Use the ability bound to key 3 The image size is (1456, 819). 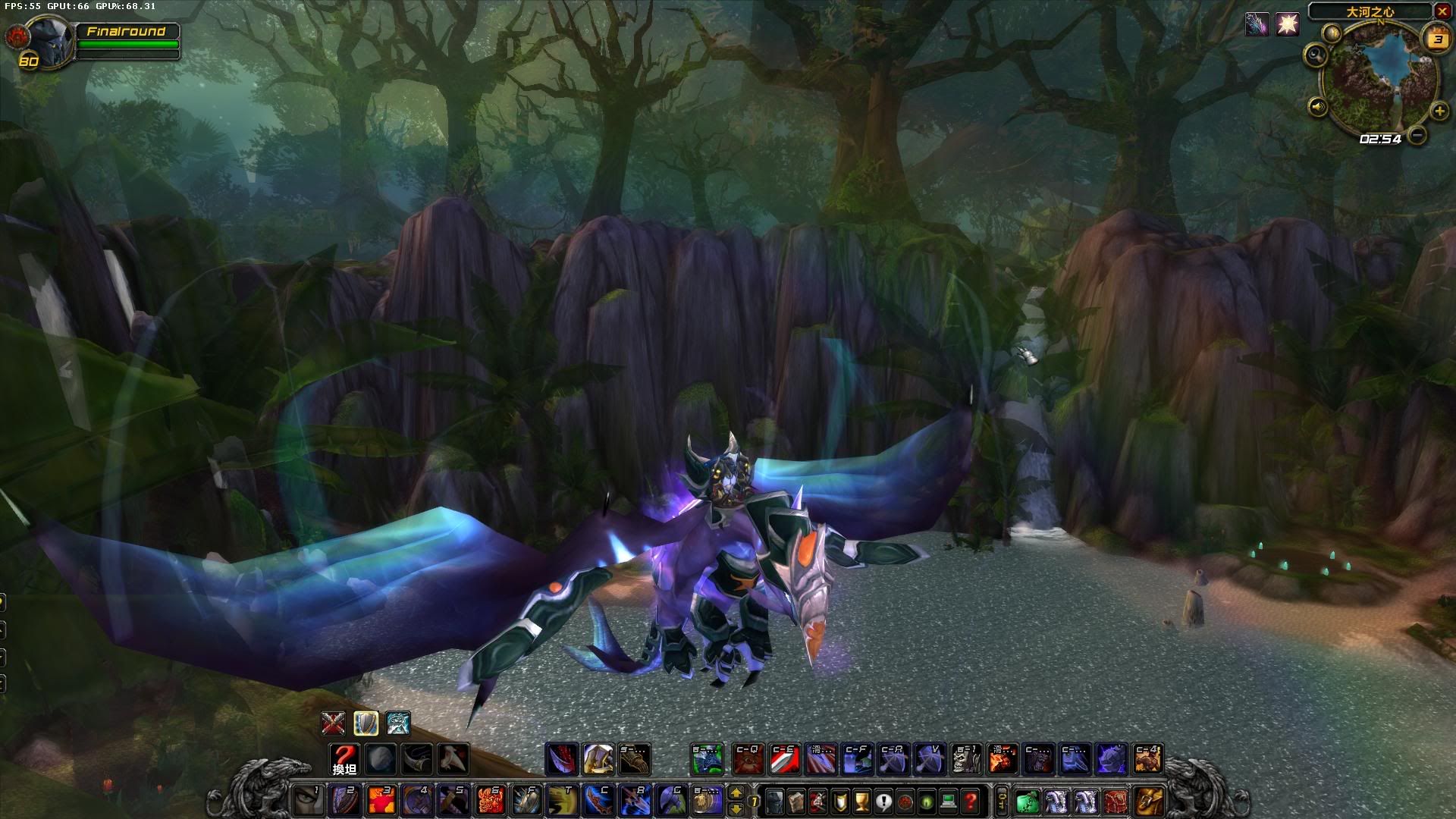381,801
